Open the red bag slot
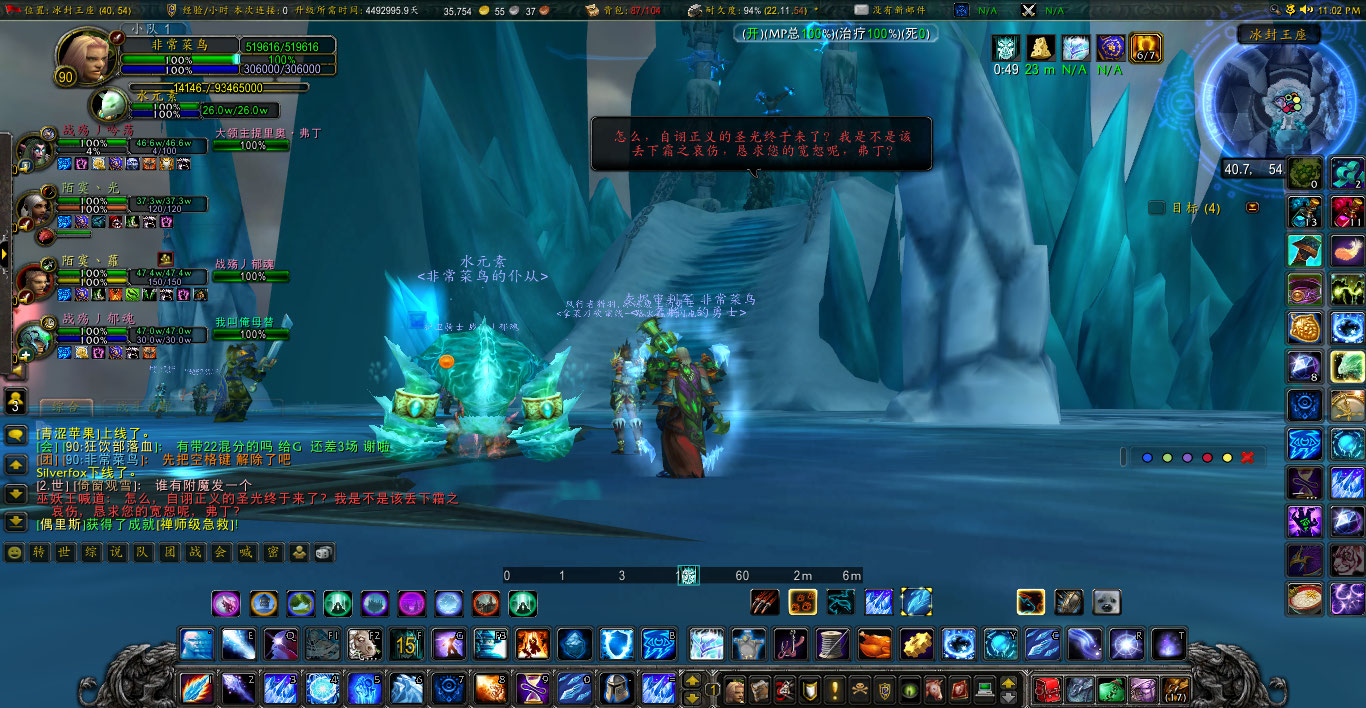The image size is (1366, 708). point(1047,690)
